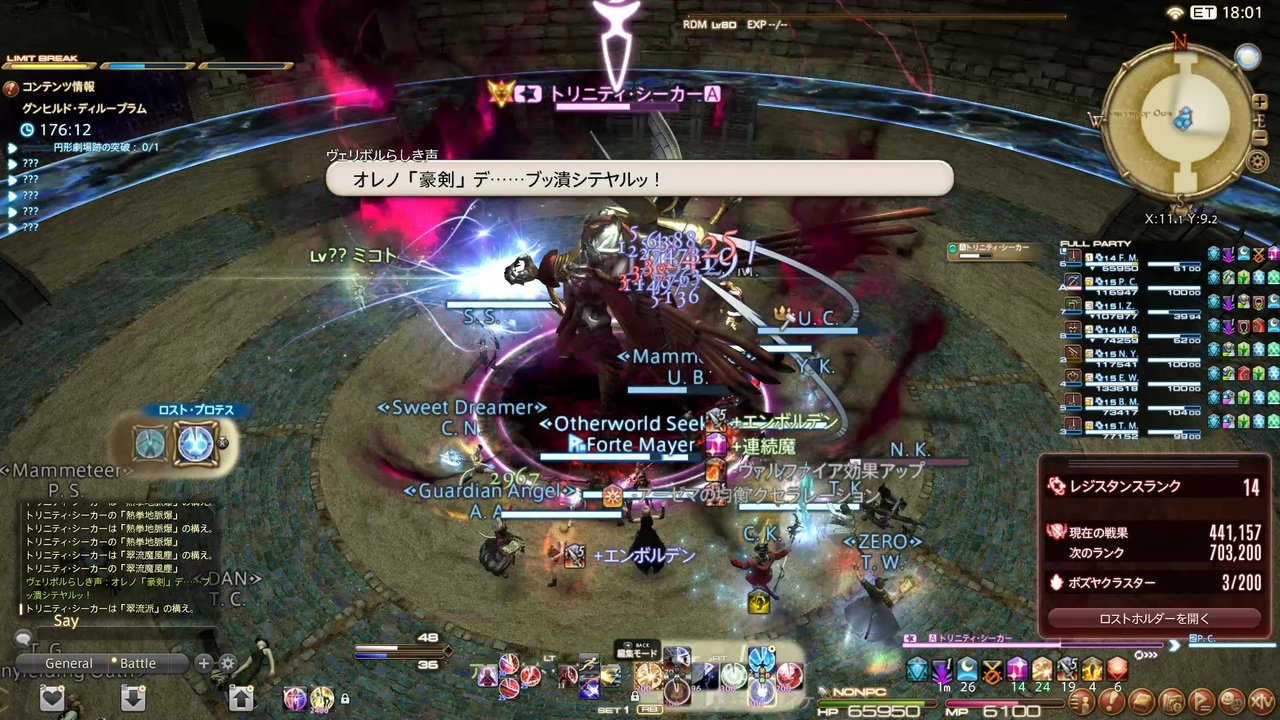Toggle 編集モード on the cross hotbar
1280x720 pixels.
[x=638, y=652]
